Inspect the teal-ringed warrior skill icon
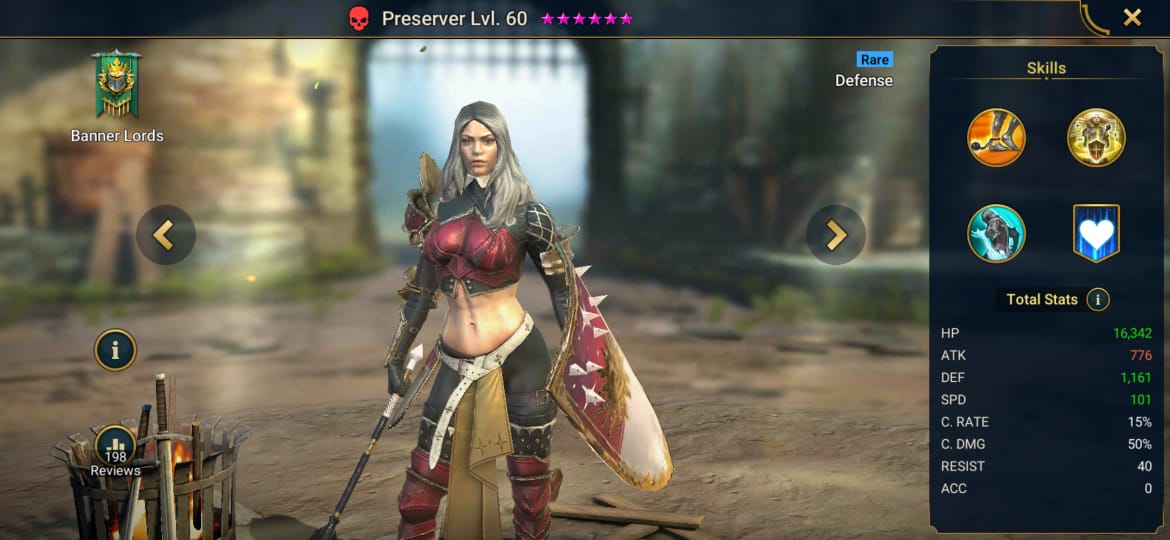 pyautogui.click(x=996, y=233)
